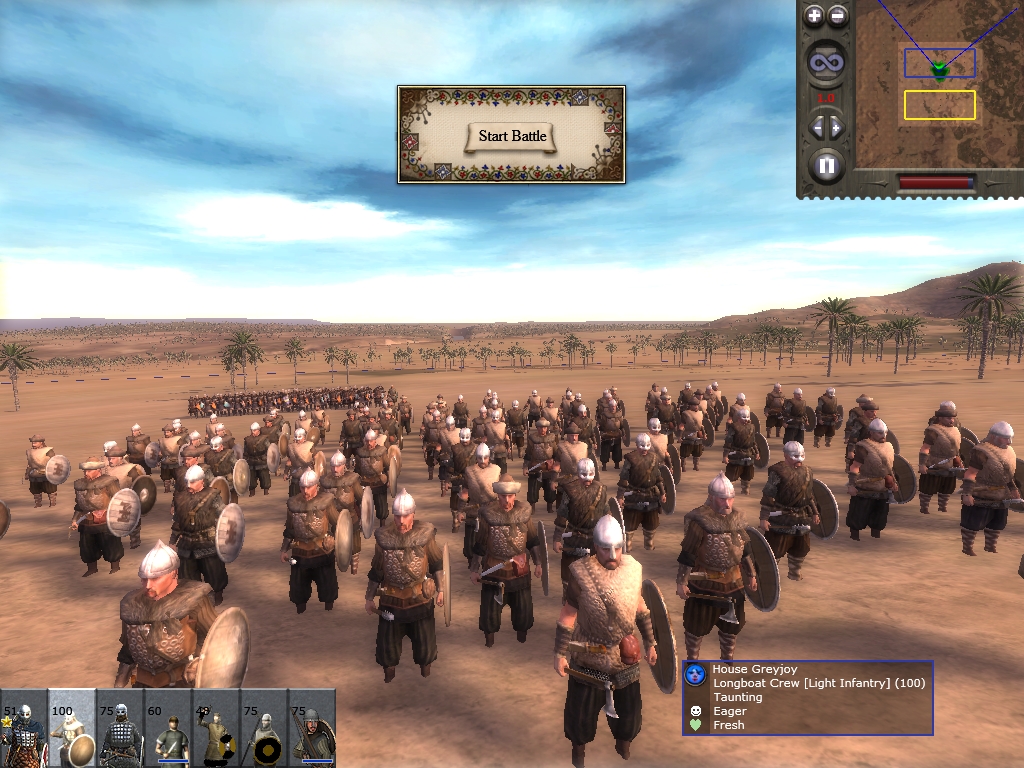1024x768 pixels.
Task: Zoom out the minimap with minus button
Action: pyautogui.click(x=838, y=16)
